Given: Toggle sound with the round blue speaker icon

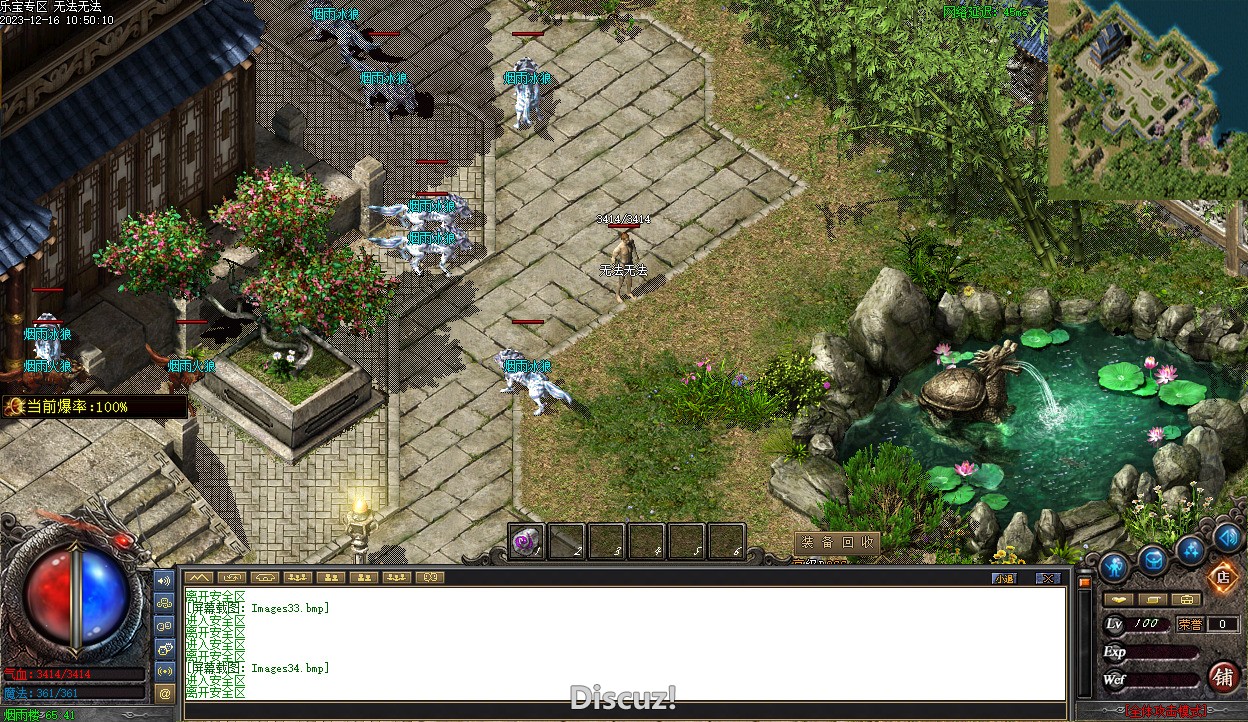Looking at the screenshot, I should (x=1227, y=538).
